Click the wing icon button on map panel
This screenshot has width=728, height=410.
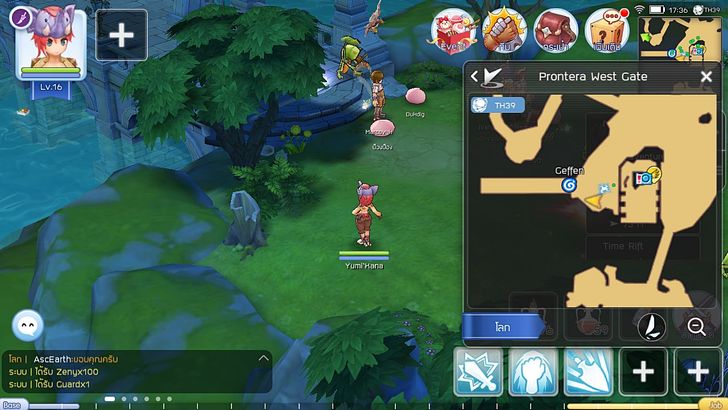[651, 326]
